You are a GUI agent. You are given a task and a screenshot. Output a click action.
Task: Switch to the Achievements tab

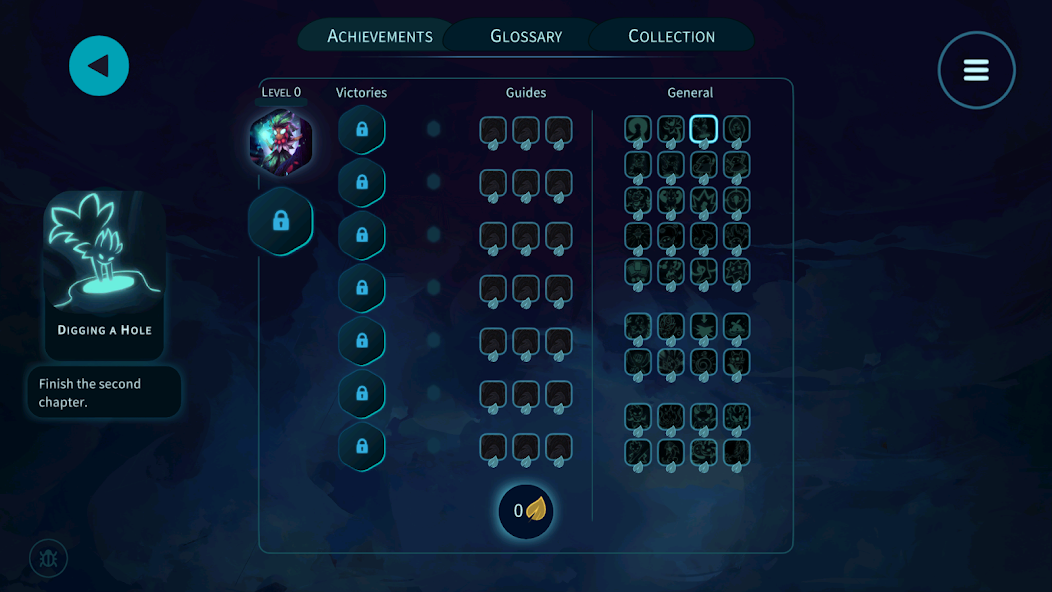(x=380, y=36)
